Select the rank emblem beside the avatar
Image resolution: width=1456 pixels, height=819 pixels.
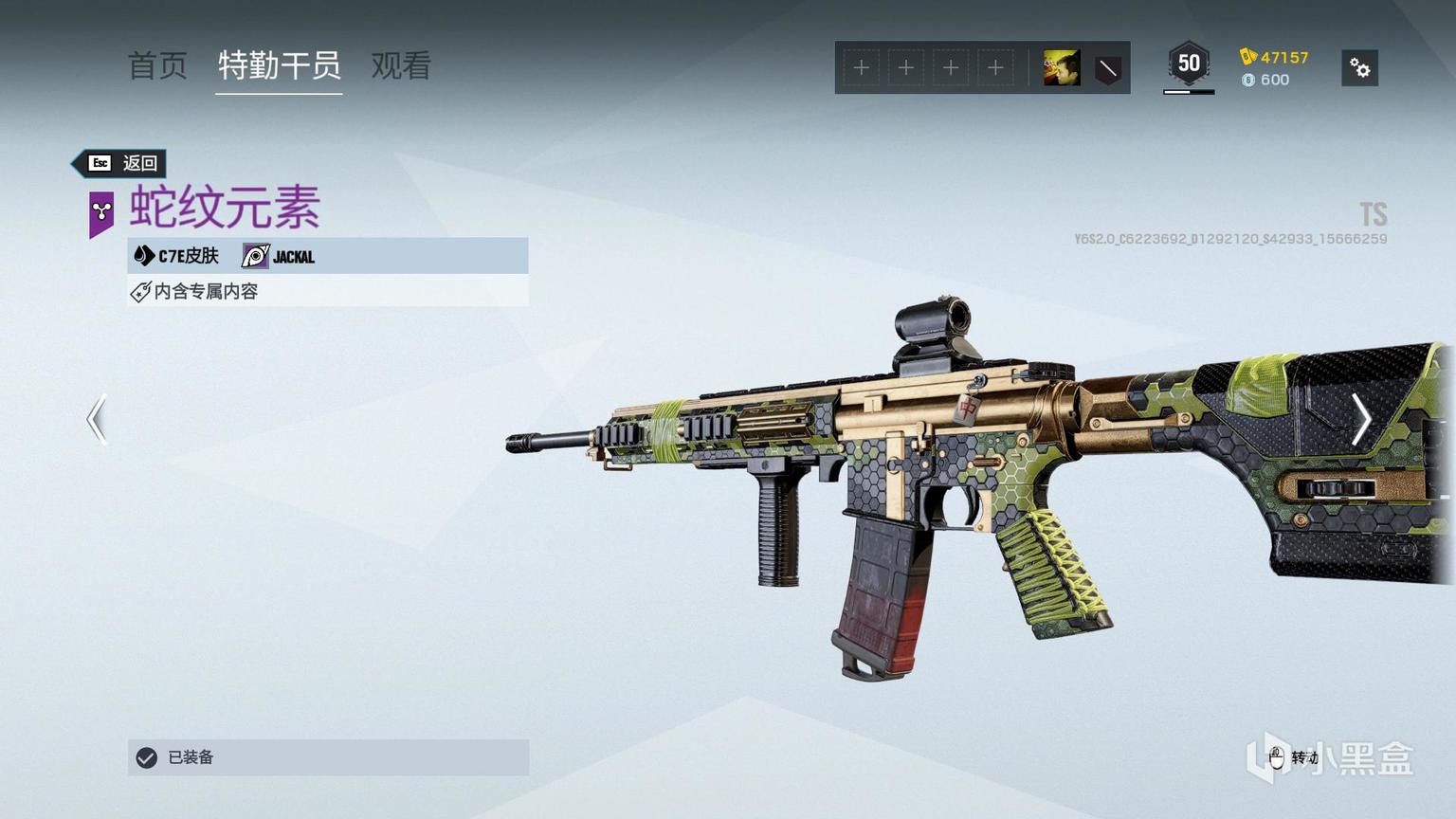(x=1107, y=68)
